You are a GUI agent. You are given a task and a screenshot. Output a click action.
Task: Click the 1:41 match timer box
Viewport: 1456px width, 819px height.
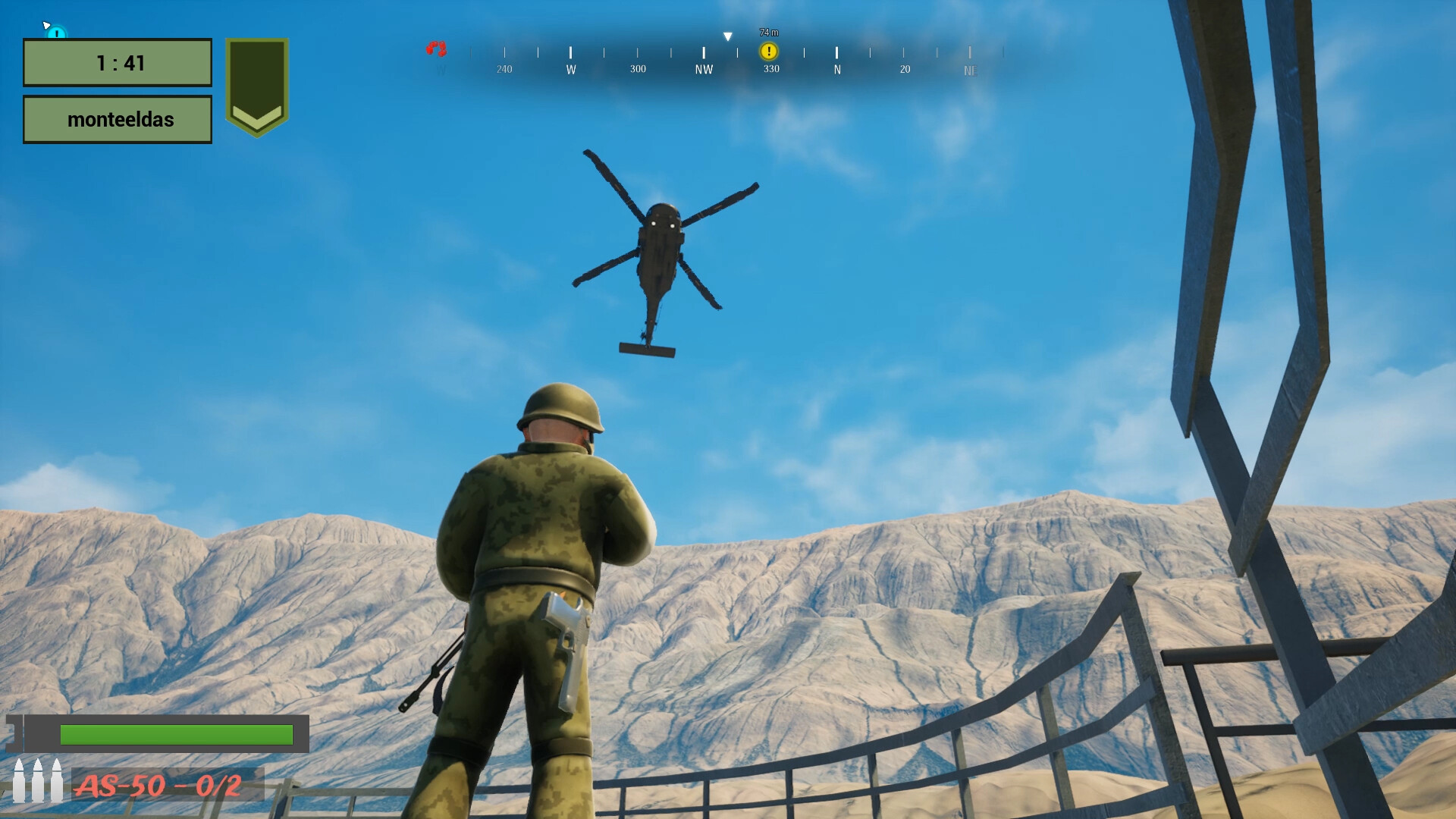tap(118, 63)
